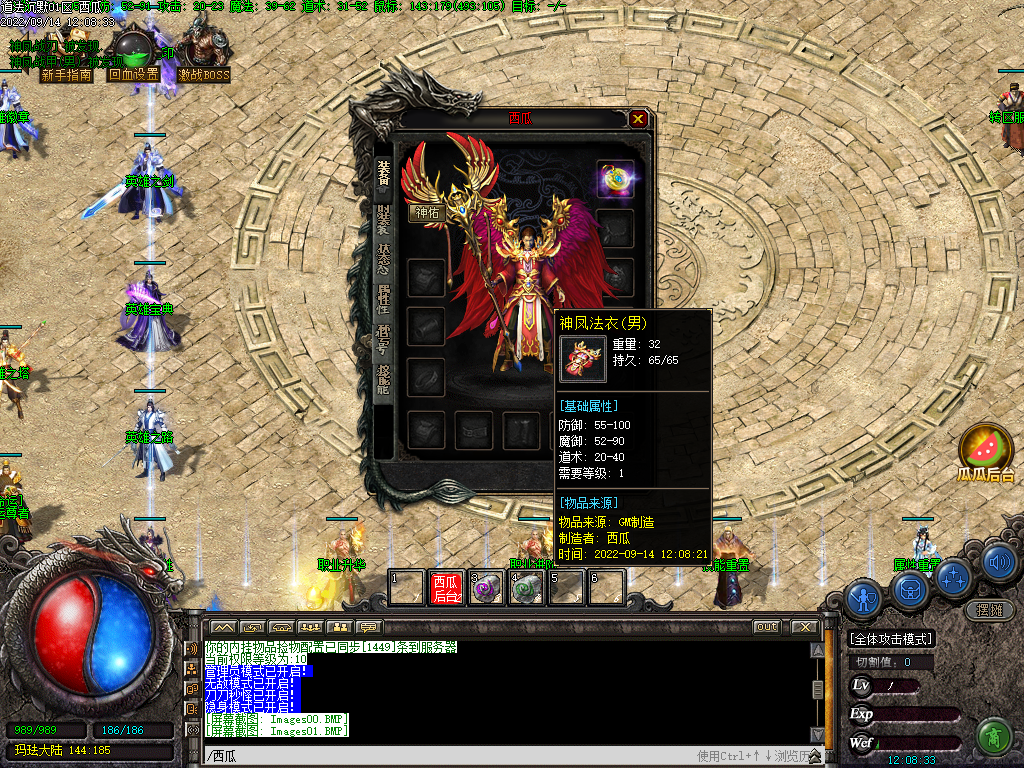The height and width of the screenshot is (768, 1024).
Task: Use the red 西瓜后台 hotbar item
Action: 446,587
